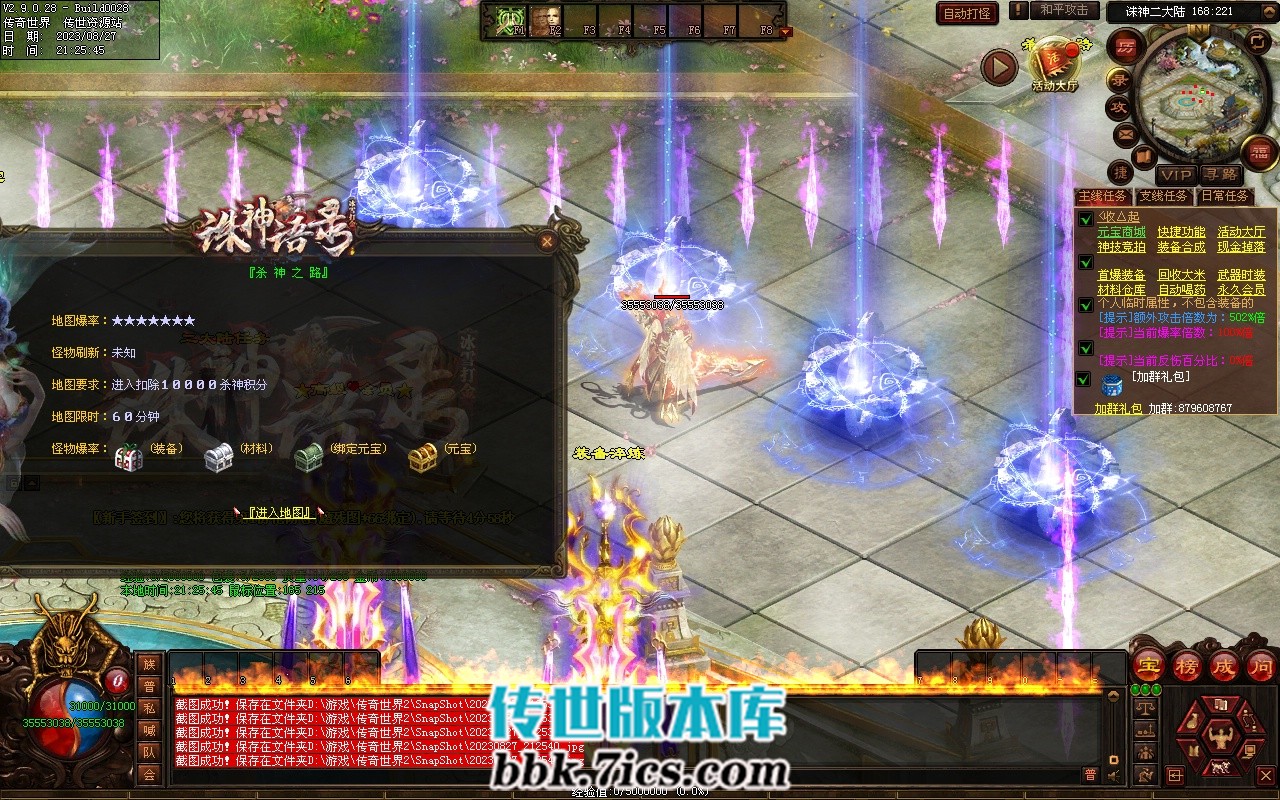Open the envelope mail icon
The height and width of the screenshot is (800, 1280).
[1126, 133]
